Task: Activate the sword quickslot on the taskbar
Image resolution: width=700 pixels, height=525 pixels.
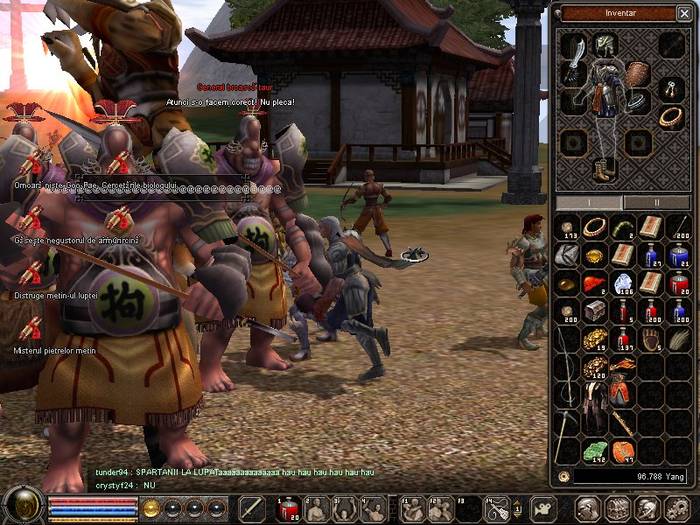Action: click(251, 509)
